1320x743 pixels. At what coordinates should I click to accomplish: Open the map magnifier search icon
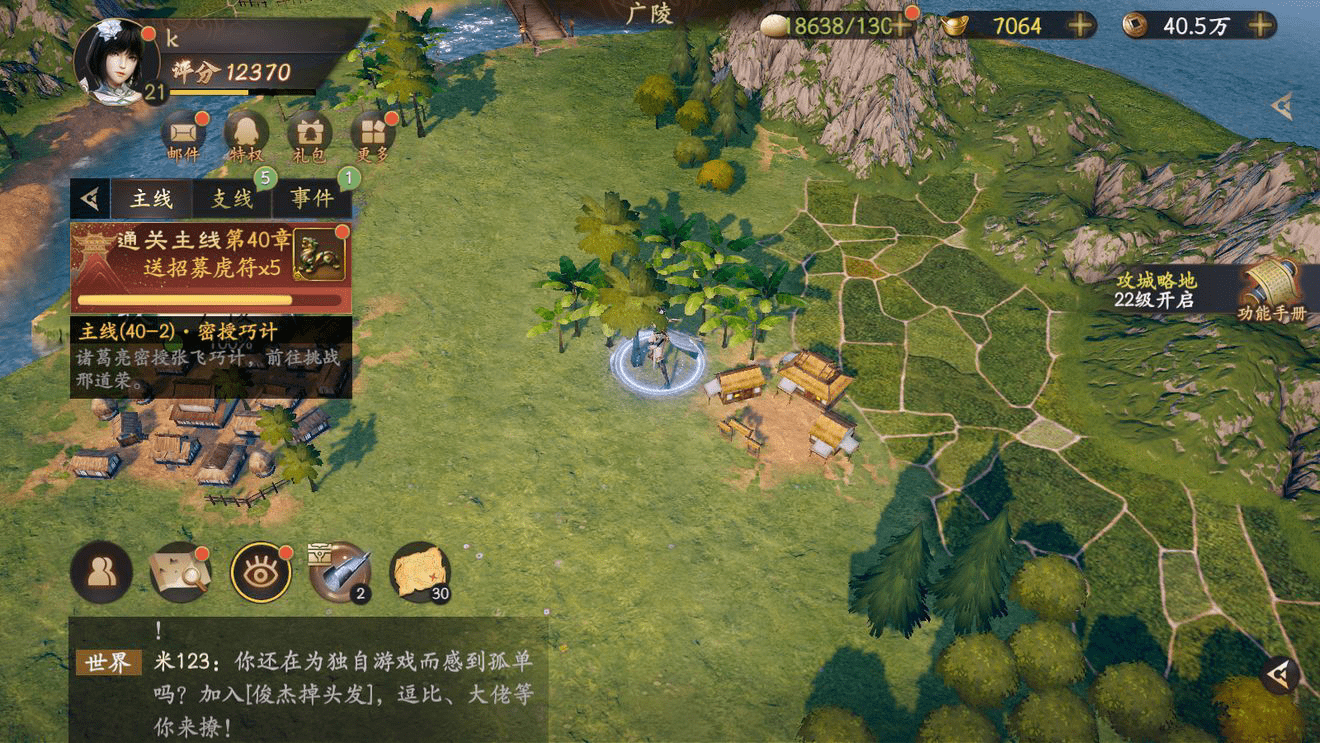tap(180, 572)
